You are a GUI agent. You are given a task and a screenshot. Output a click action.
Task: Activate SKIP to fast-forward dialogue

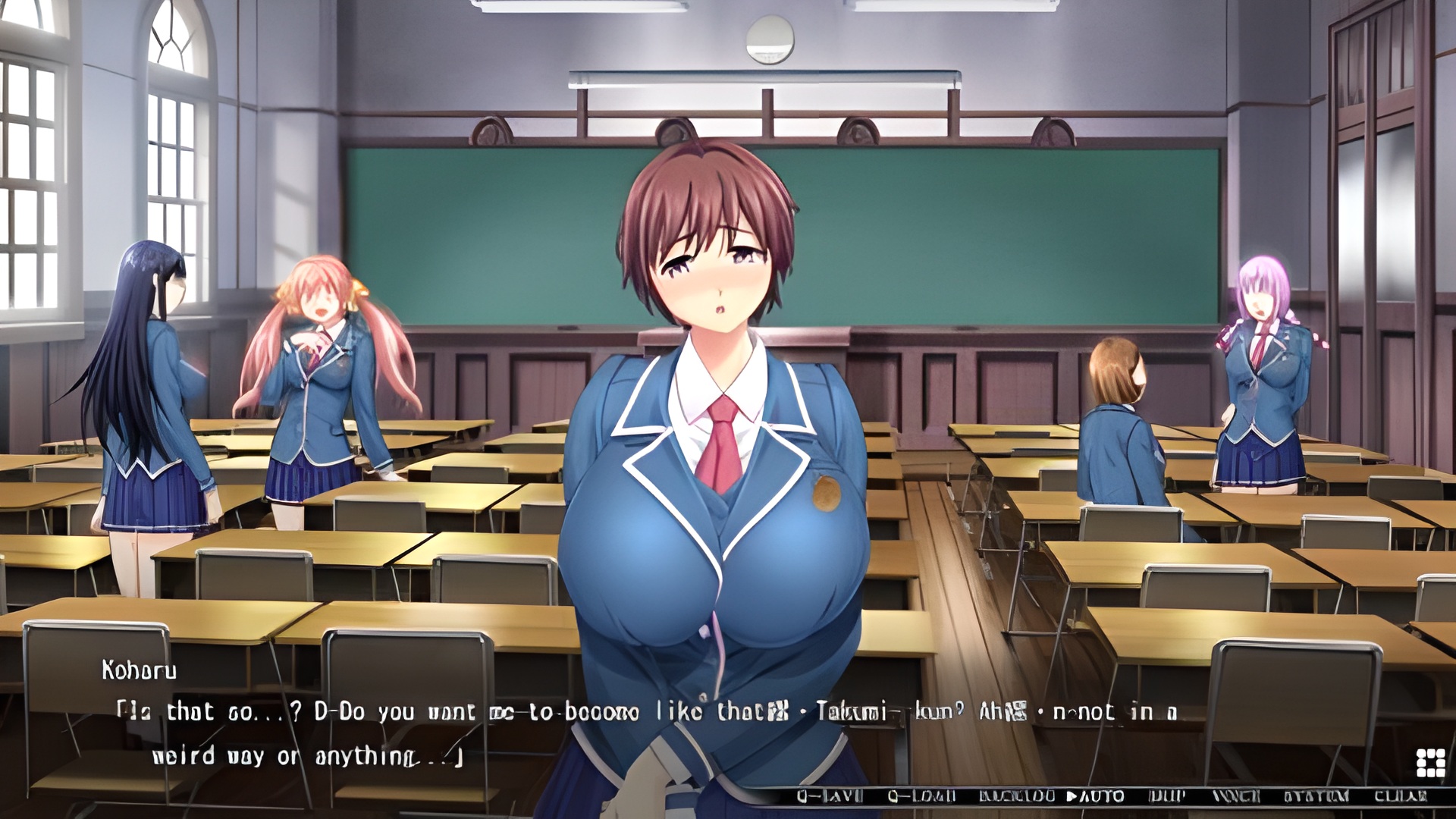point(1167,796)
